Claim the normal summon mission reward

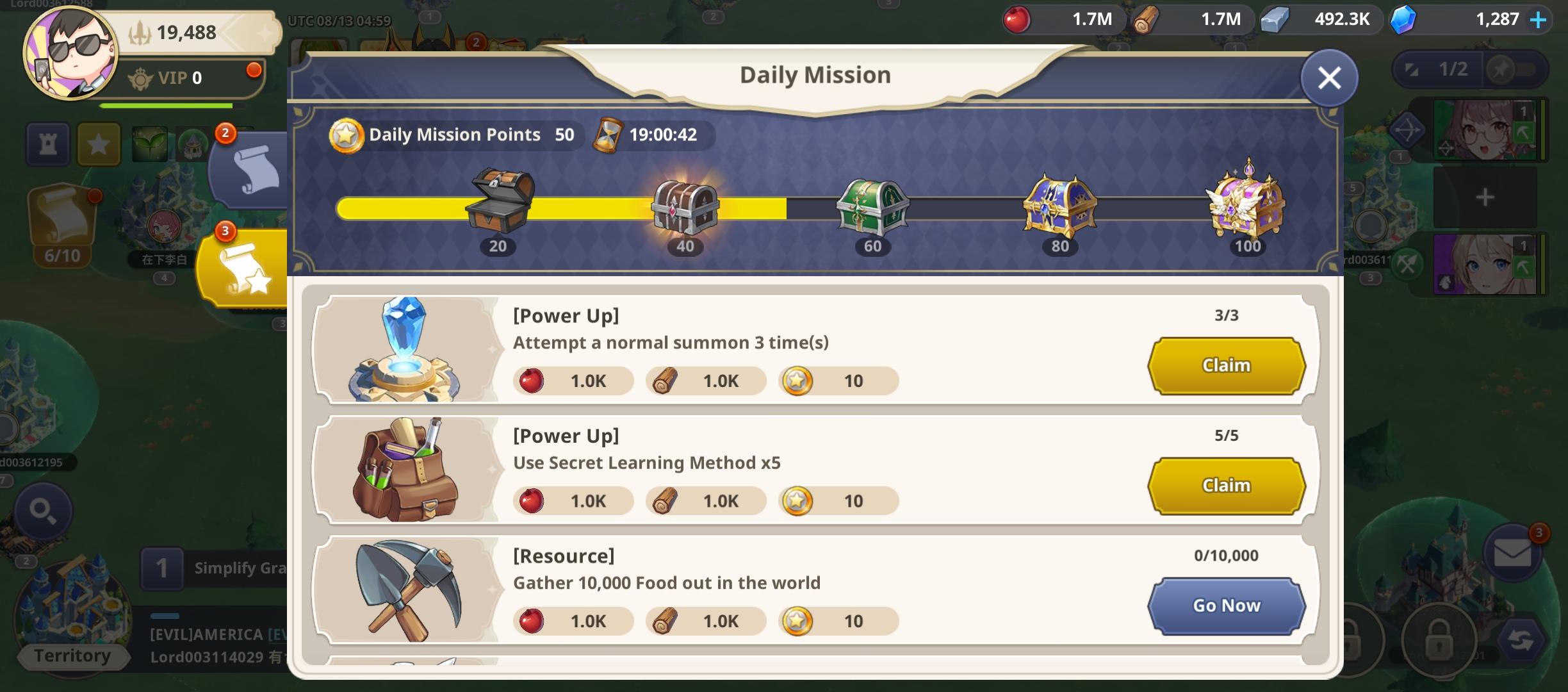pyautogui.click(x=1226, y=365)
